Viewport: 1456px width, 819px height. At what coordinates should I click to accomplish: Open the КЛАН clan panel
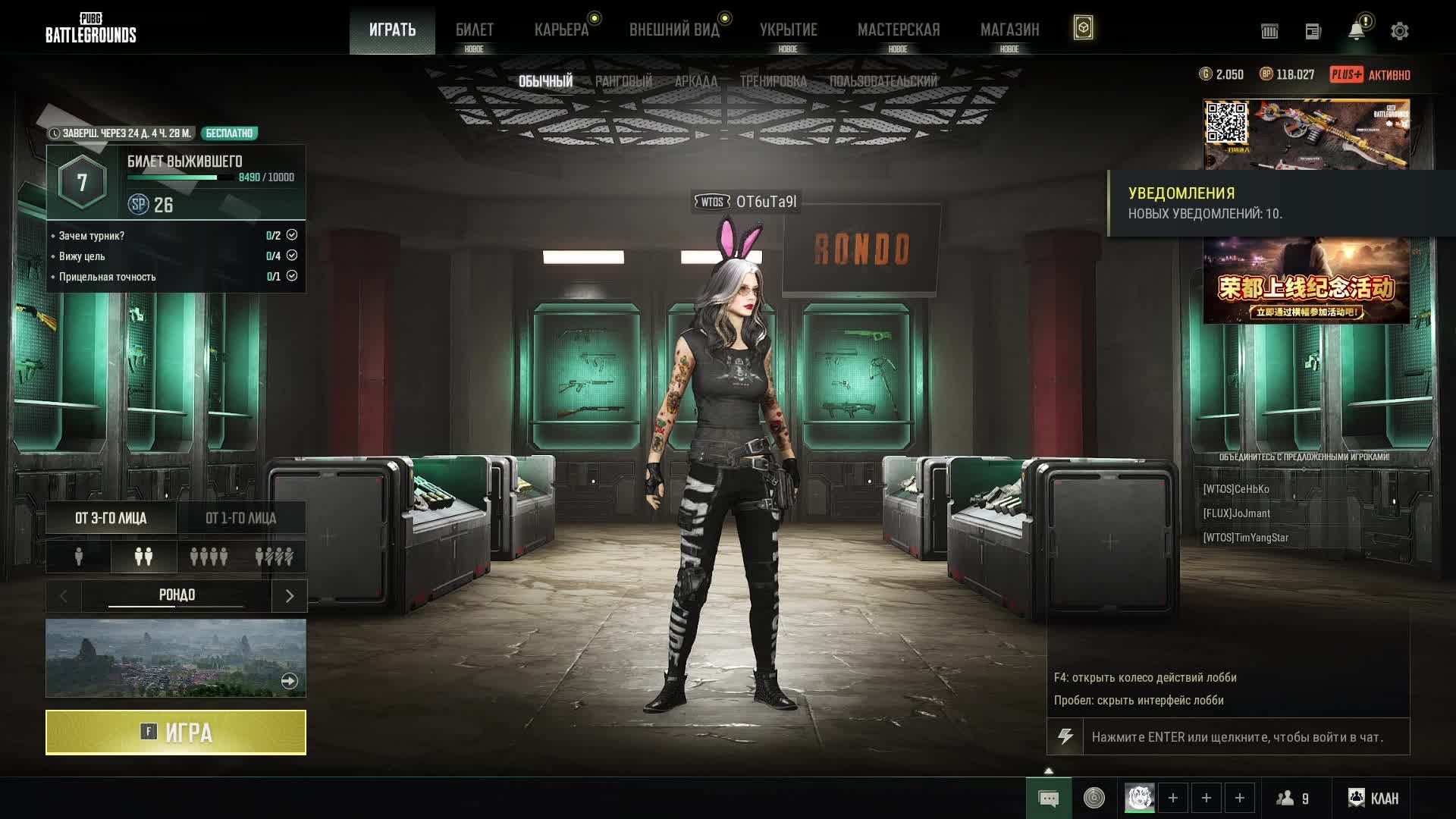point(1373,798)
